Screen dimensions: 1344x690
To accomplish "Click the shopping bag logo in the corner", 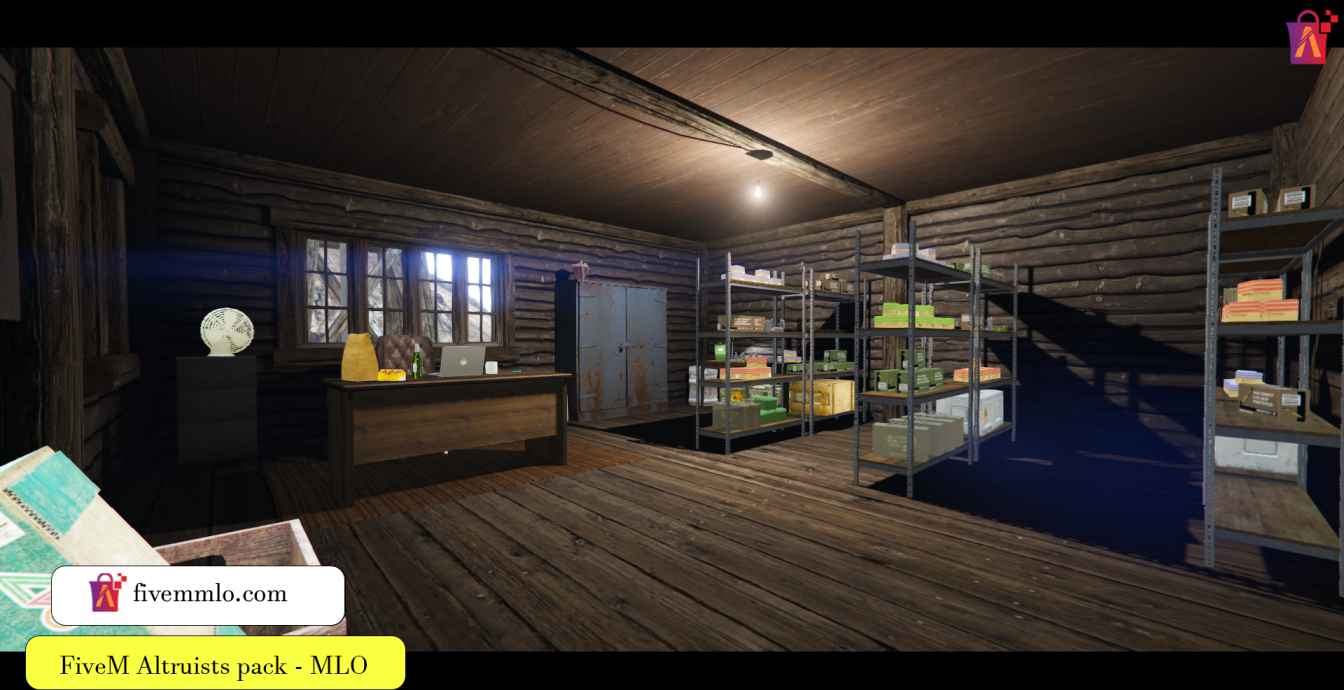I will pos(1311,37).
